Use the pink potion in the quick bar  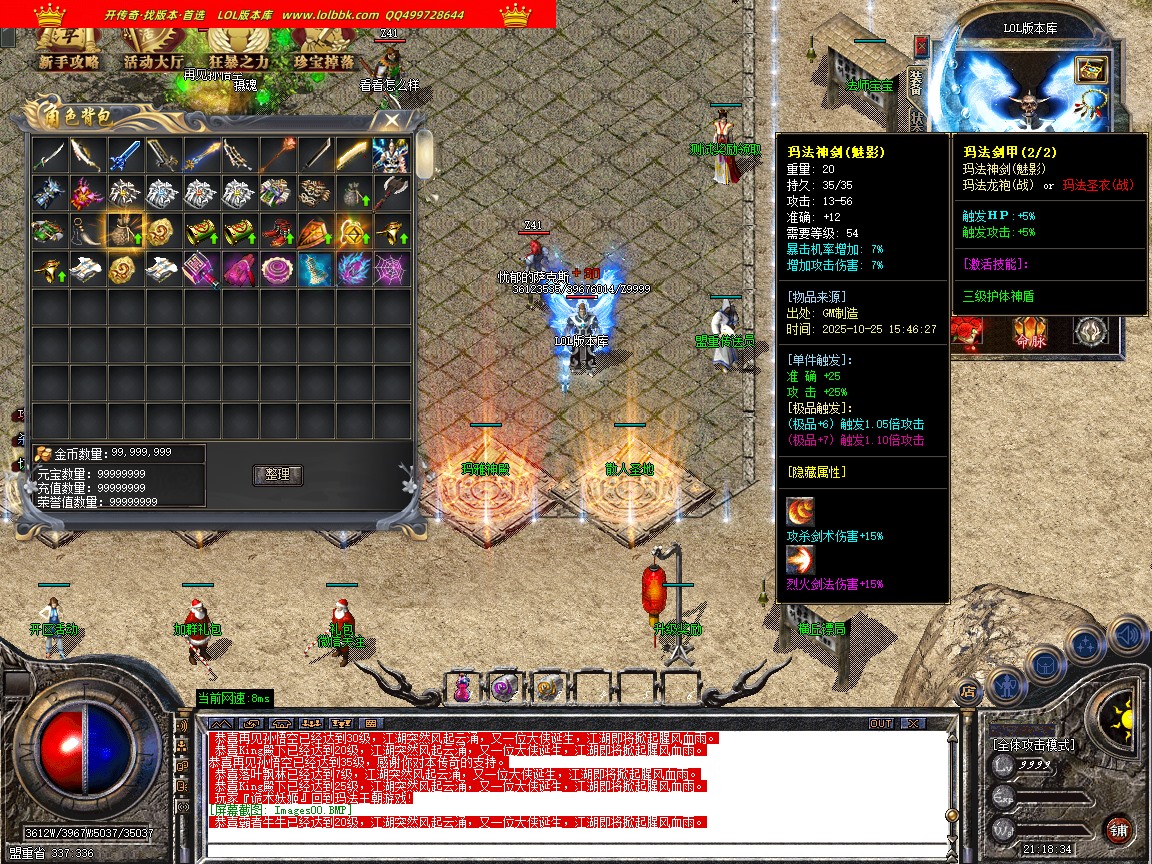pyautogui.click(x=462, y=687)
